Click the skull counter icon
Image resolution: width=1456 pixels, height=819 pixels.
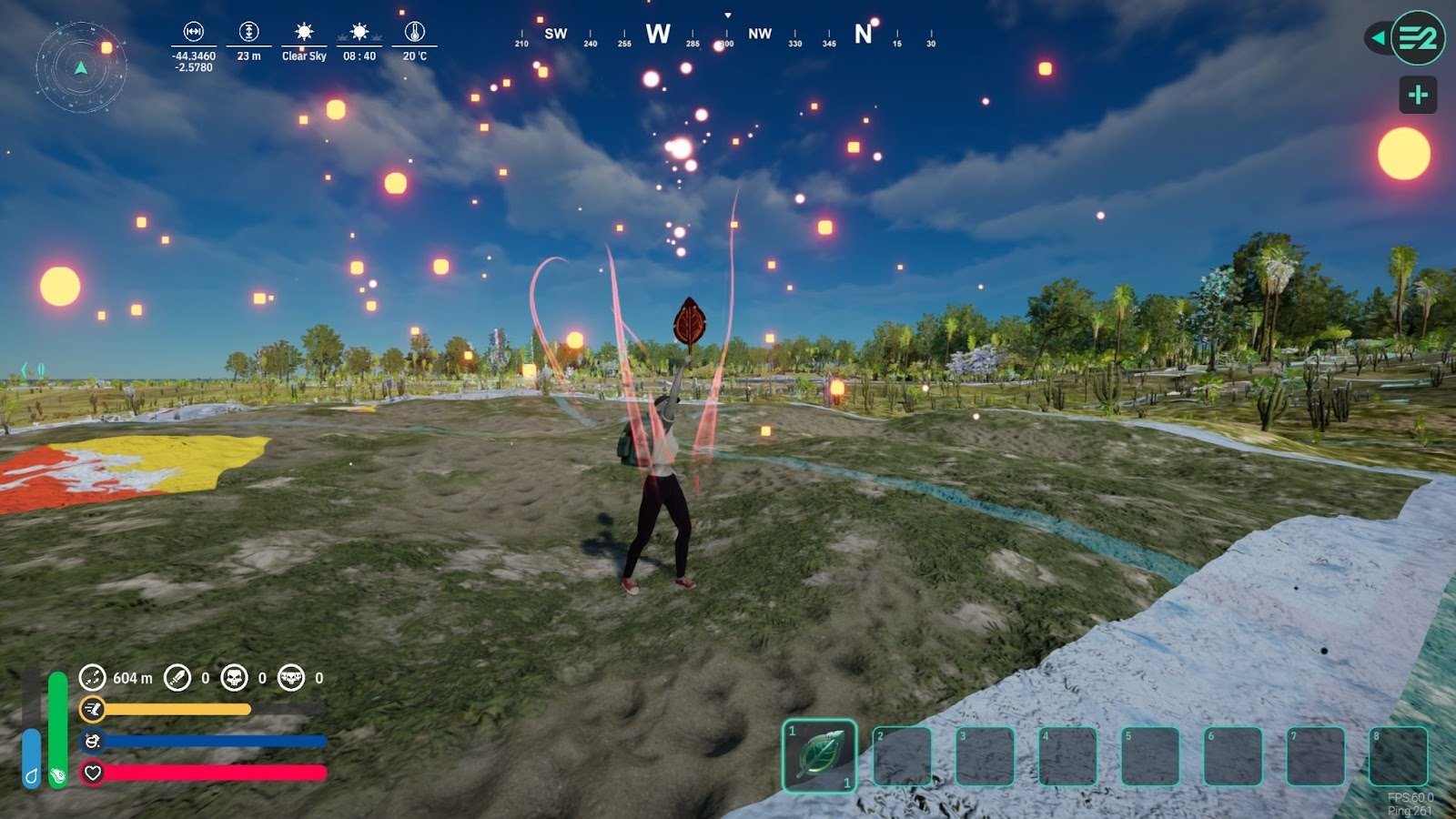tap(235, 677)
